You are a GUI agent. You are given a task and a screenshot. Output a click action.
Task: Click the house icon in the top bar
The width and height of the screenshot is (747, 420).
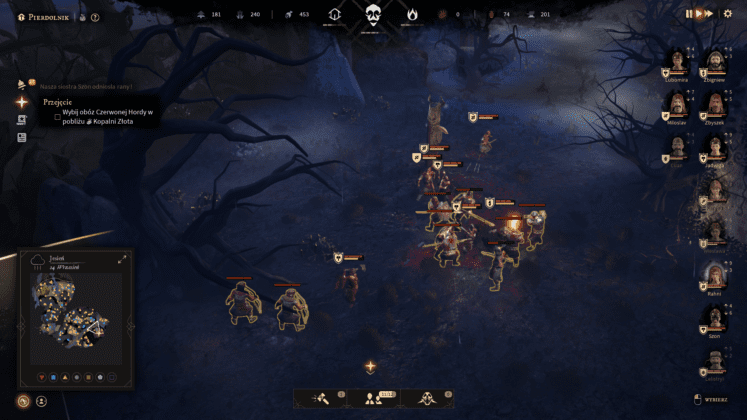(x=335, y=15)
